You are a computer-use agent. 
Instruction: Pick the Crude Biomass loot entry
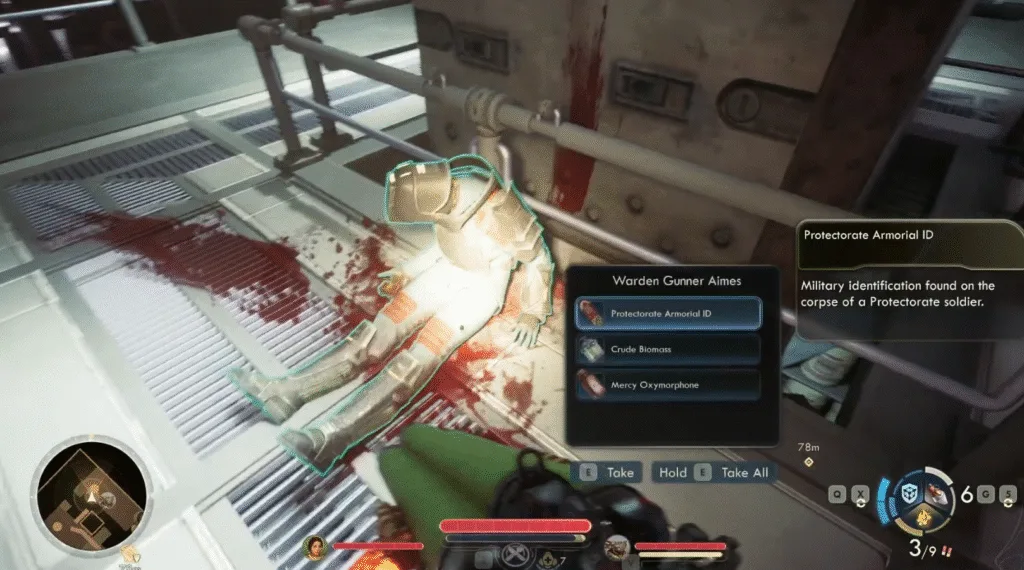[x=668, y=349]
